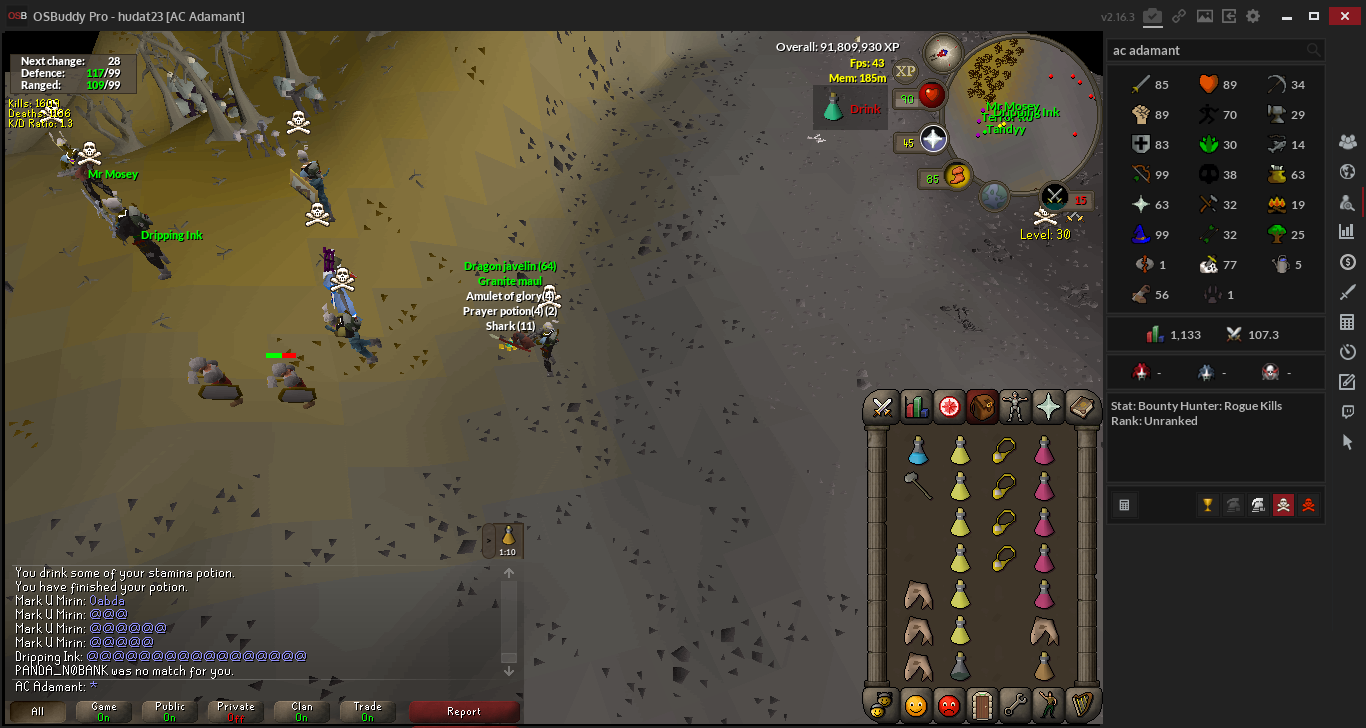Click the compass to face north
The height and width of the screenshot is (728, 1366).
coord(942,52)
